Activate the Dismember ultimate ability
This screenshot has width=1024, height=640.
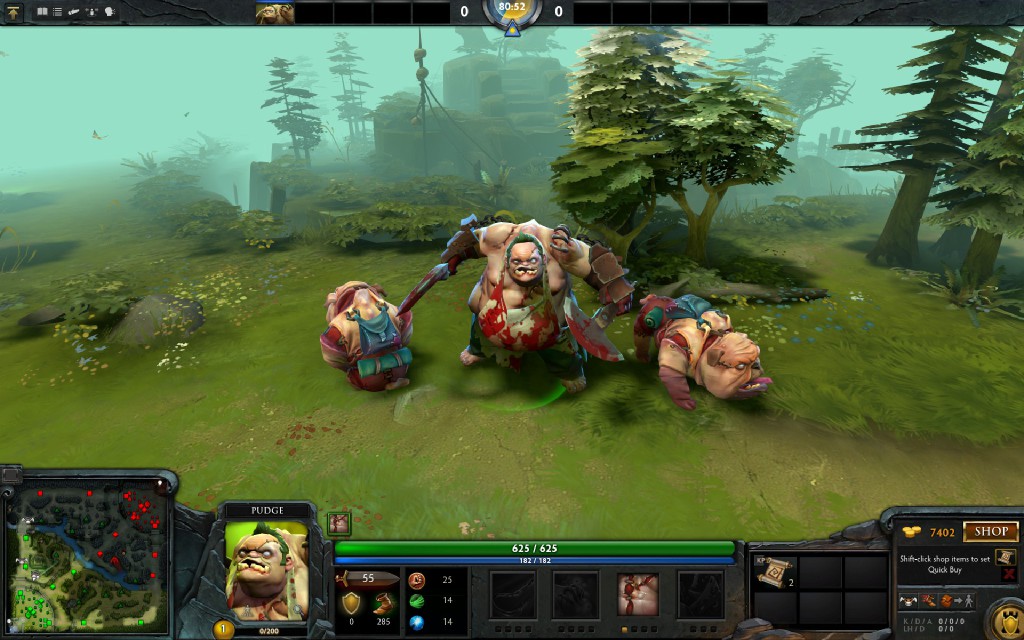(x=700, y=593)
